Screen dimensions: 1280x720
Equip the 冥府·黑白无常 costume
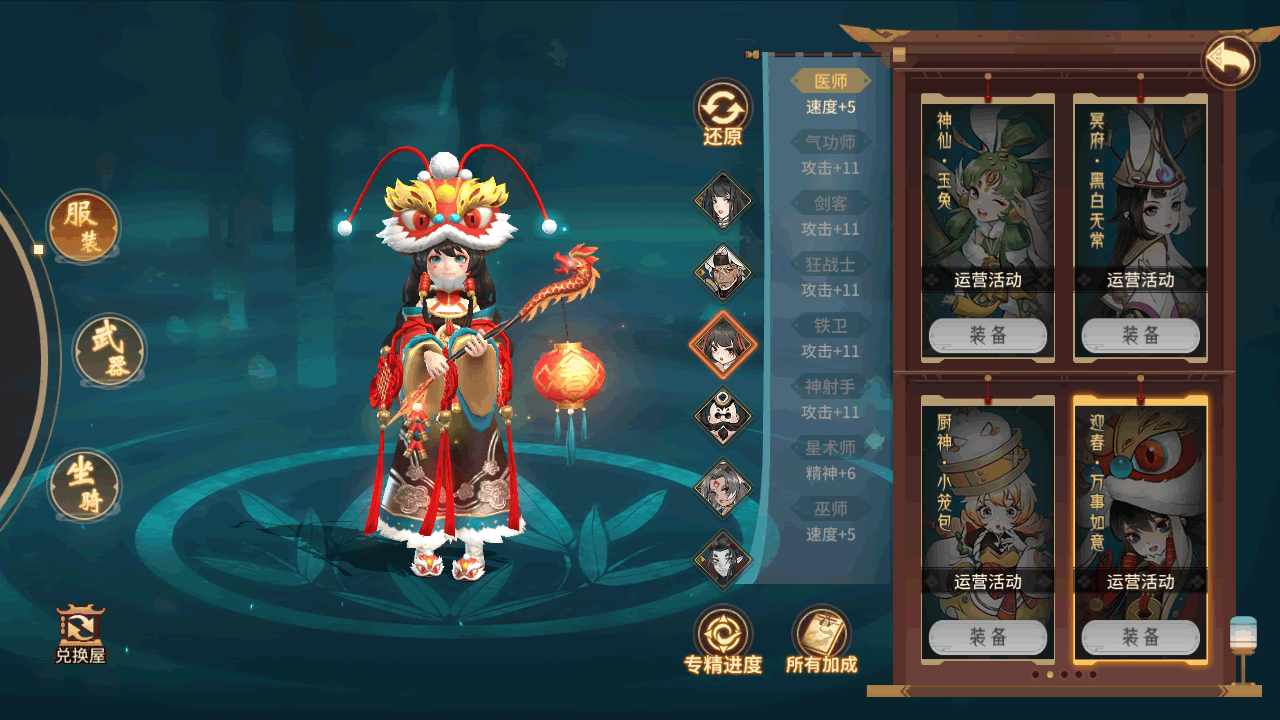click(1140, 336)
